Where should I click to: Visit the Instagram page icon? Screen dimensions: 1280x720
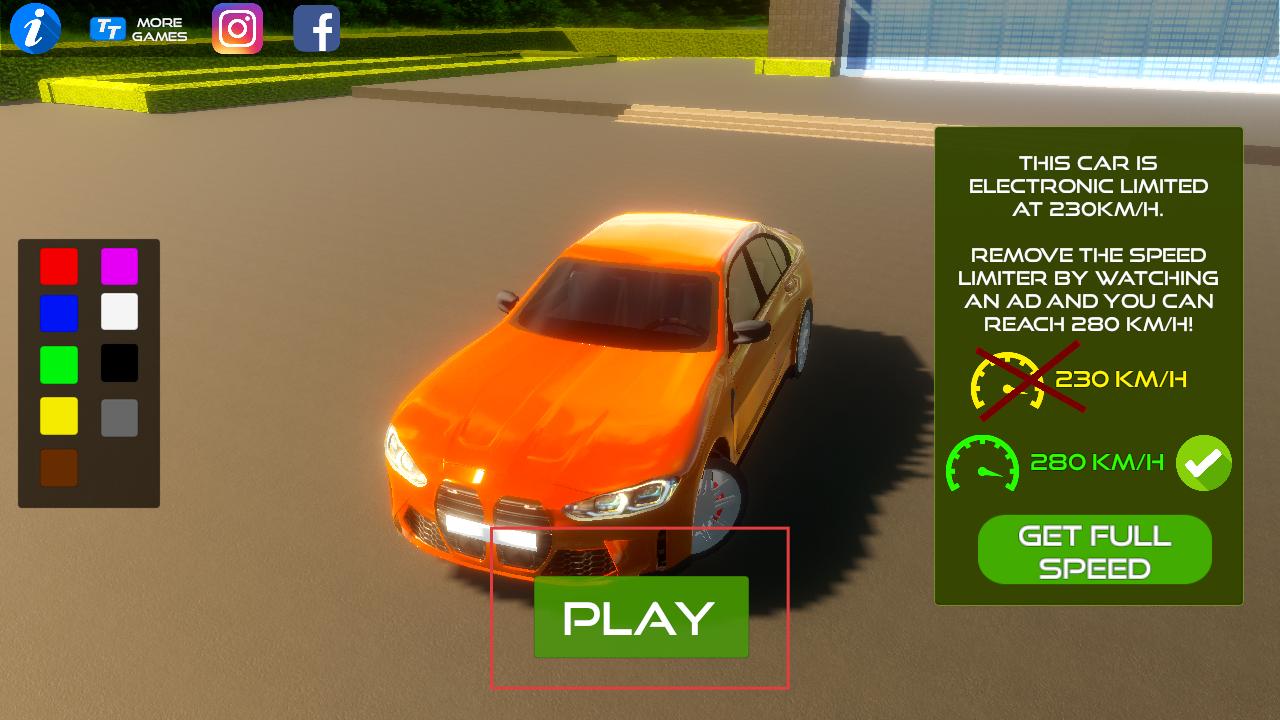[x=237, y=29]
